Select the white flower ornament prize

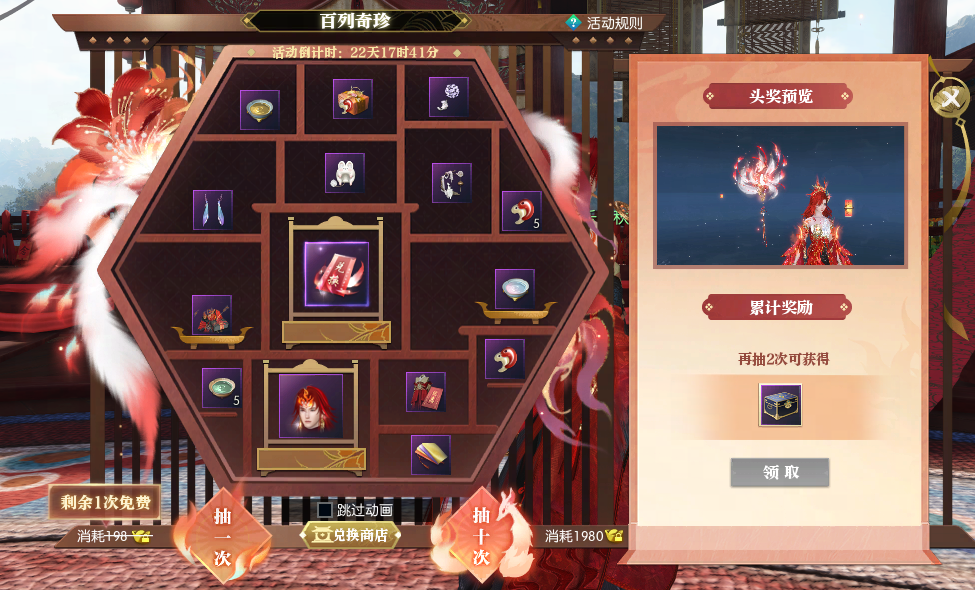[x=449, y=97]
